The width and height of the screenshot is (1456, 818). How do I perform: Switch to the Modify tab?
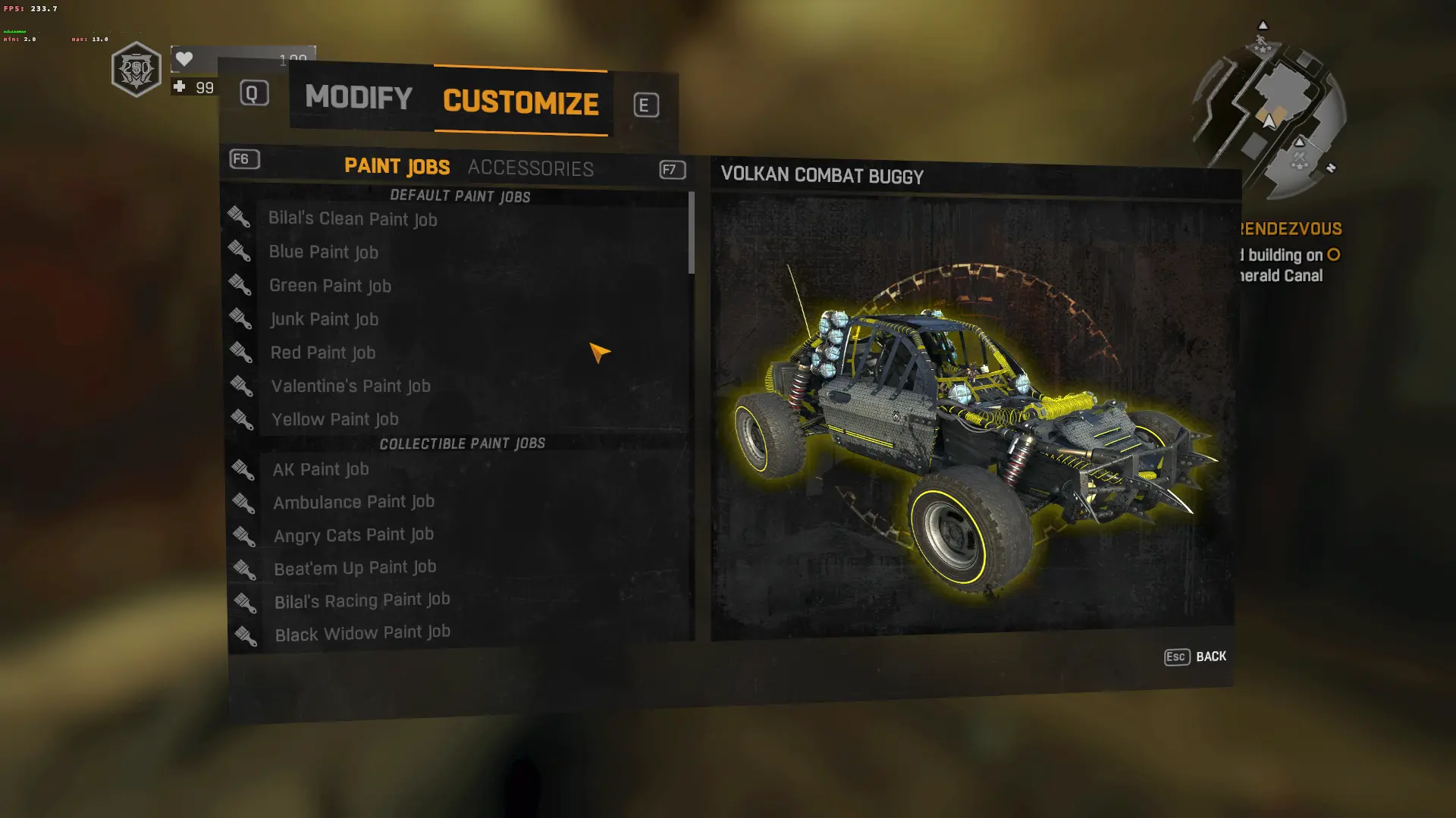click(x=359, y=97)
